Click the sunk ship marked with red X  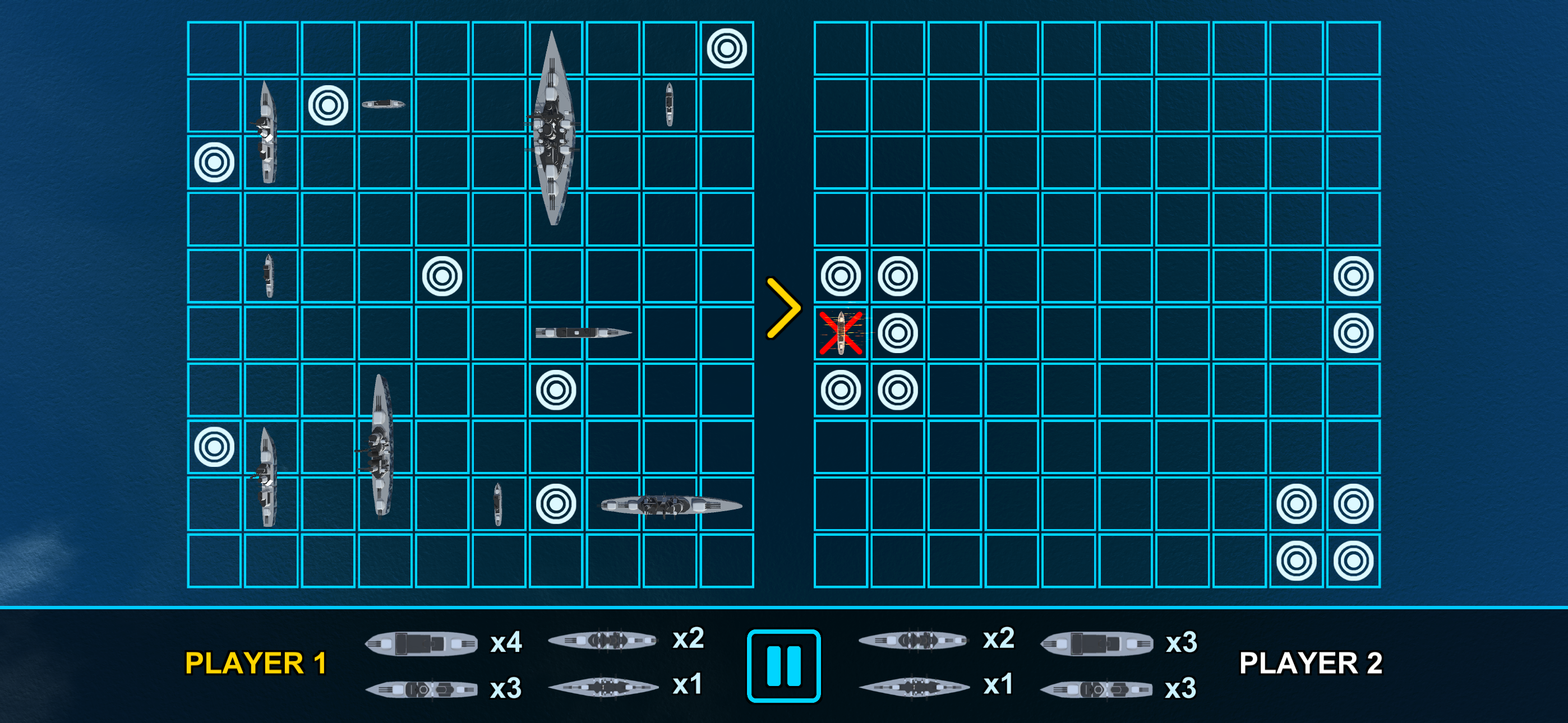(x=843, y=332)
